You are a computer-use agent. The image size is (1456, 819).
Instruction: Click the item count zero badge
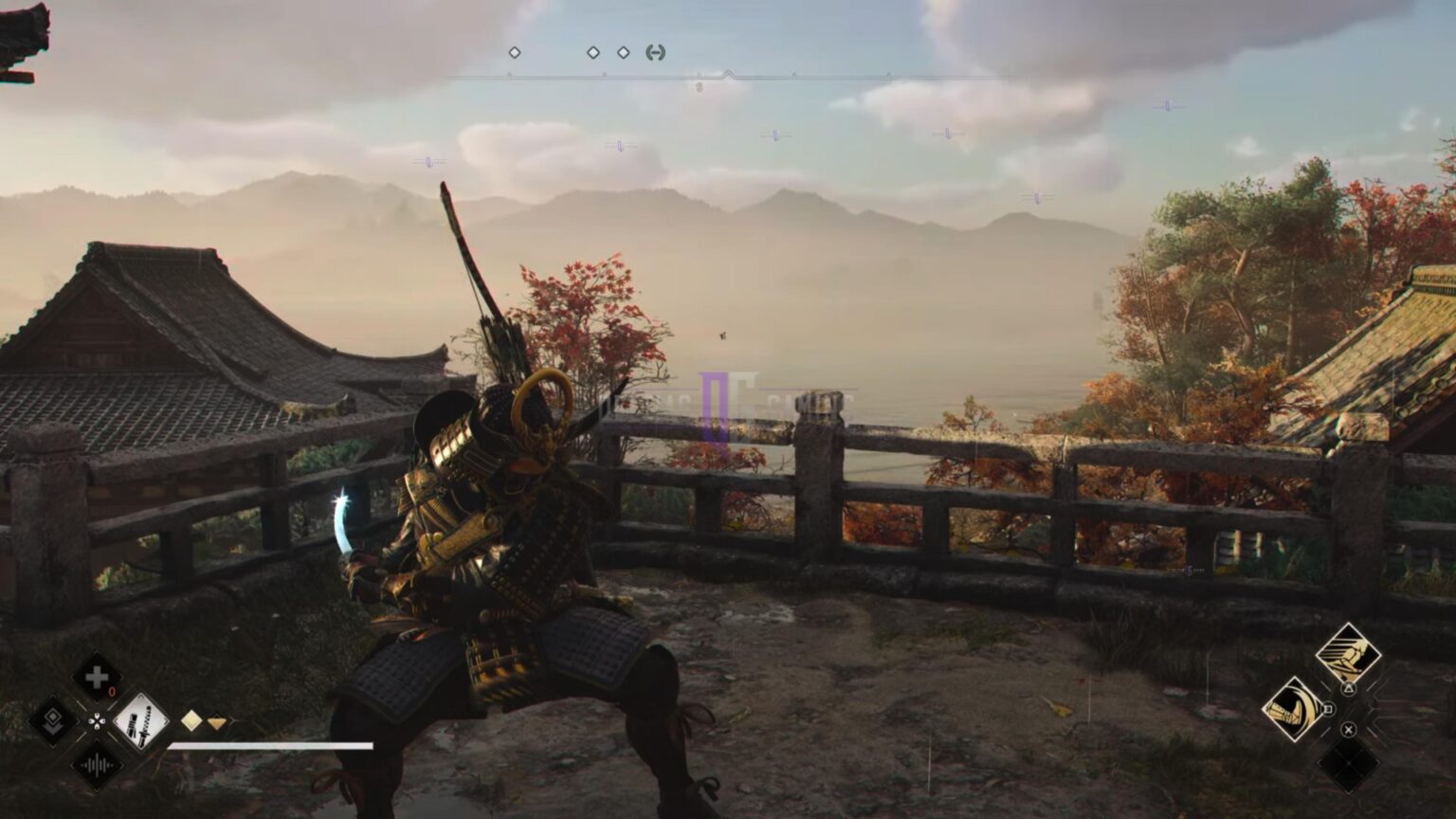coord(112,690)
